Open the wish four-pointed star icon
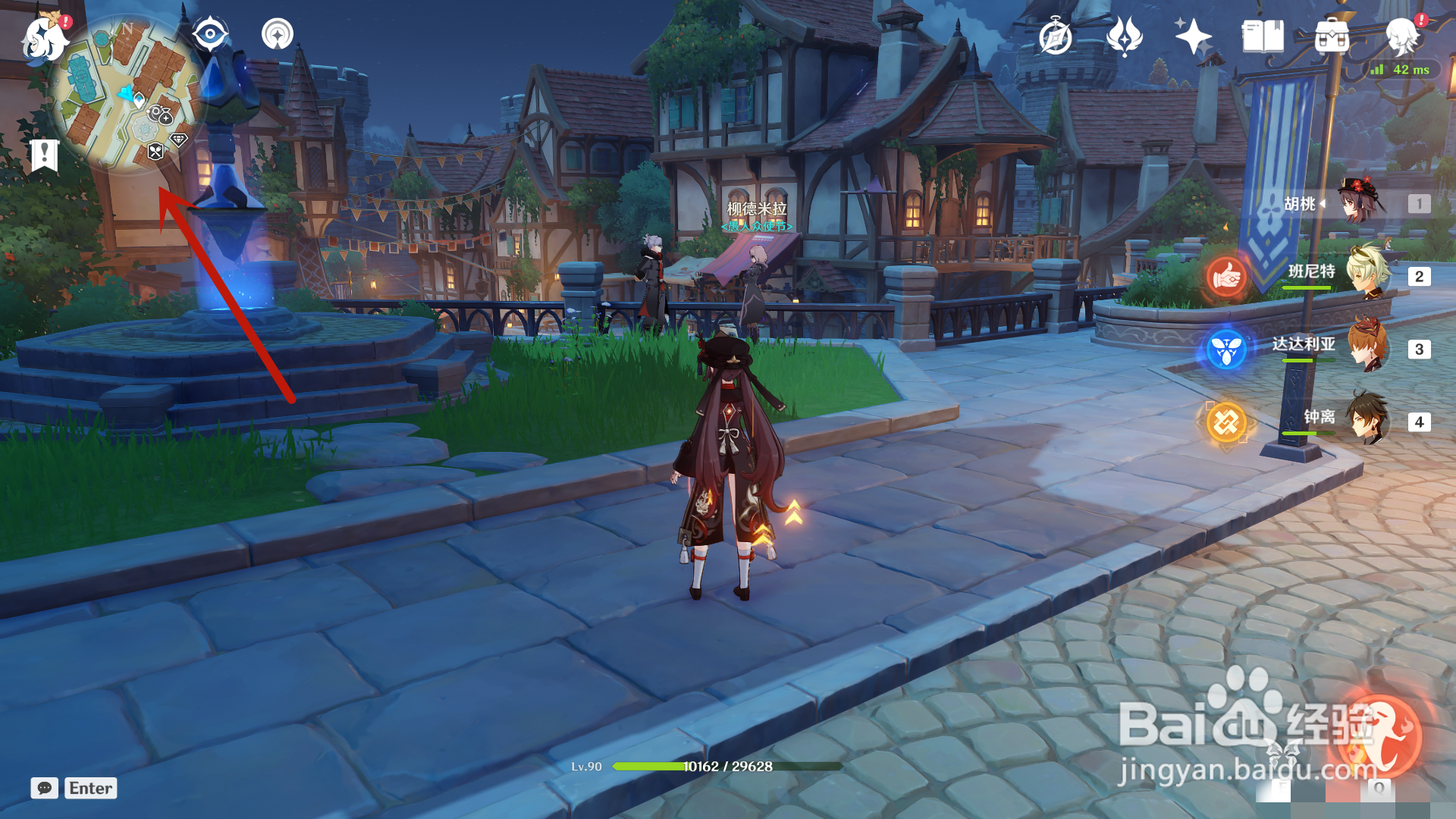Image resolution: width=1456 pixels, height=819 pixels. [1192, 36]
